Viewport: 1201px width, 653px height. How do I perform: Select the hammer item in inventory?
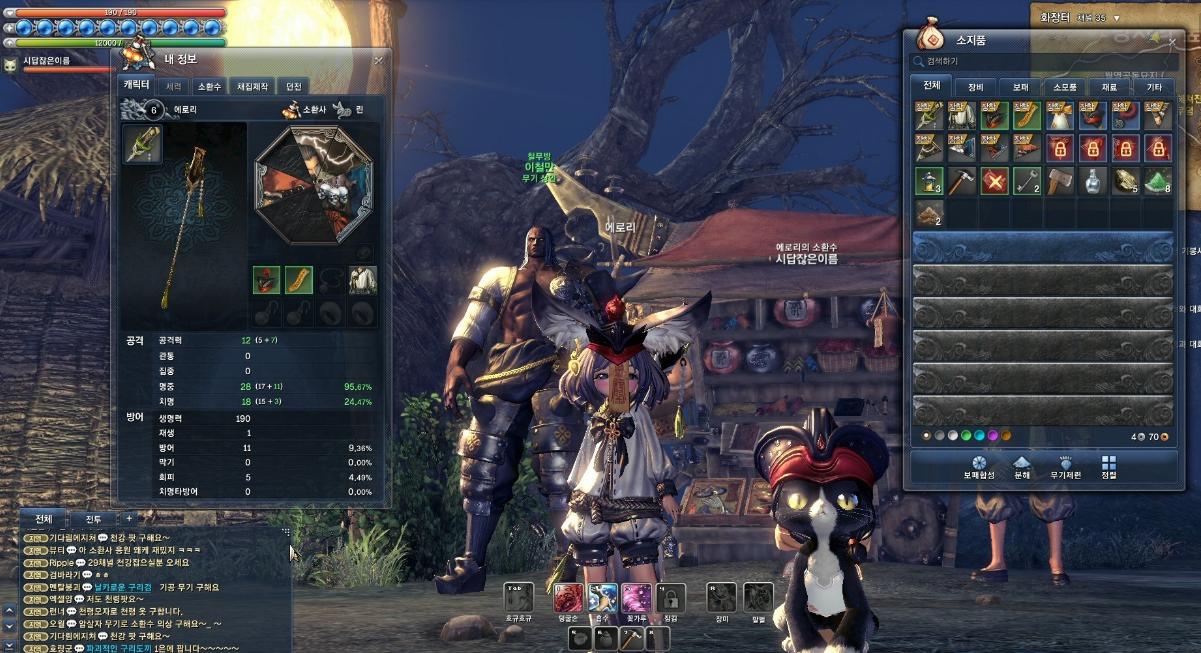[x=962, y=182]
